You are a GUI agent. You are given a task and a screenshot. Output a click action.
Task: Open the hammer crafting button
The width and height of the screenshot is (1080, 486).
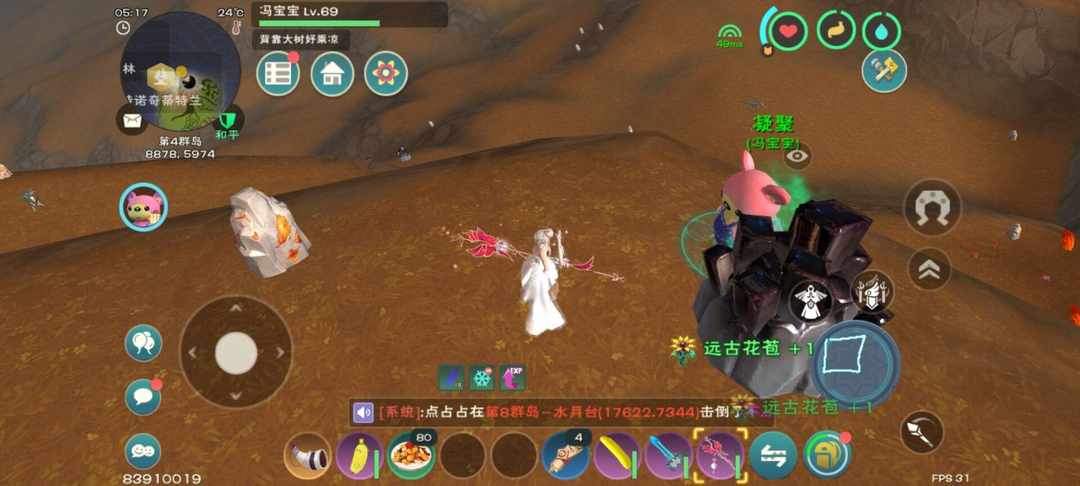click(884, 71)
